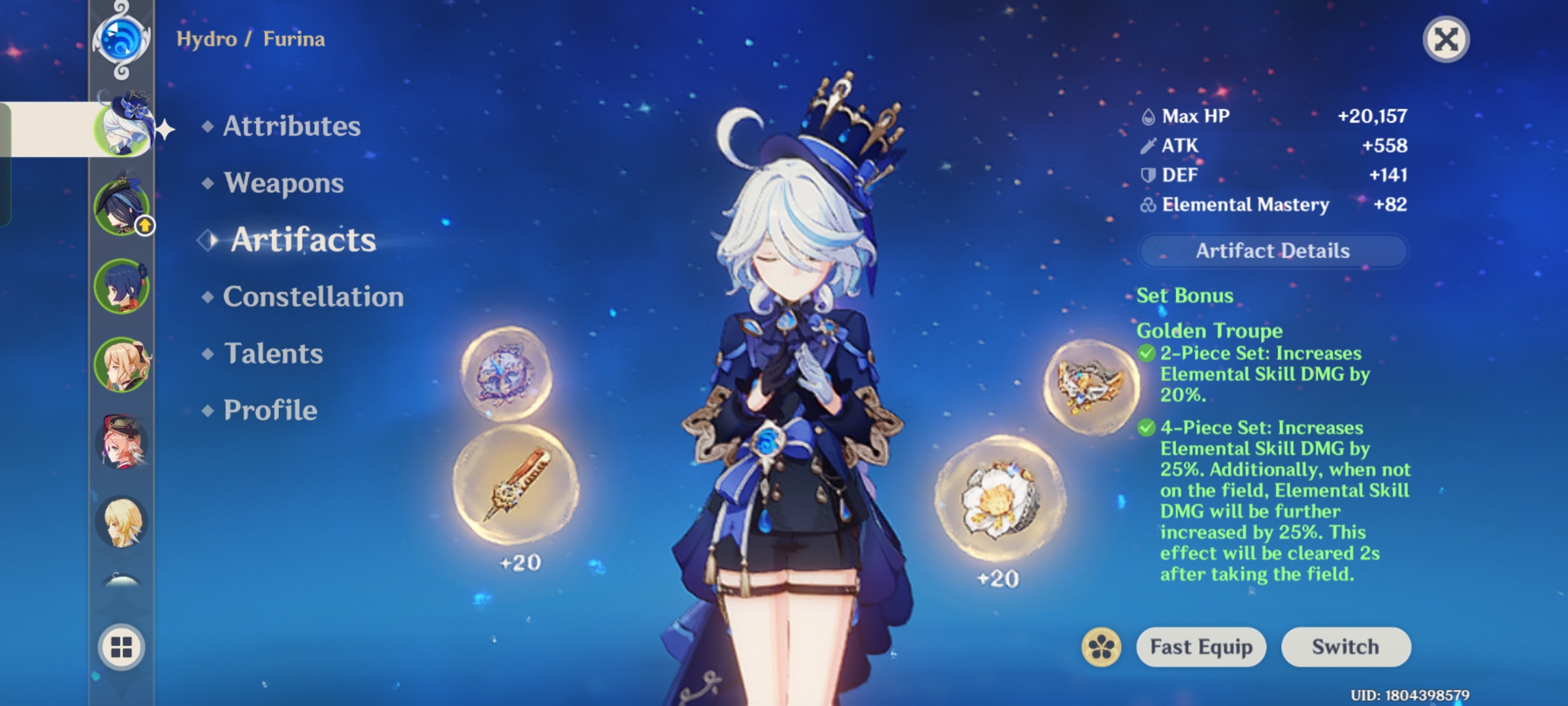Click the Elemental Mastery stat icon
The image size is (1568, 706).
(x=1149, y=205)
